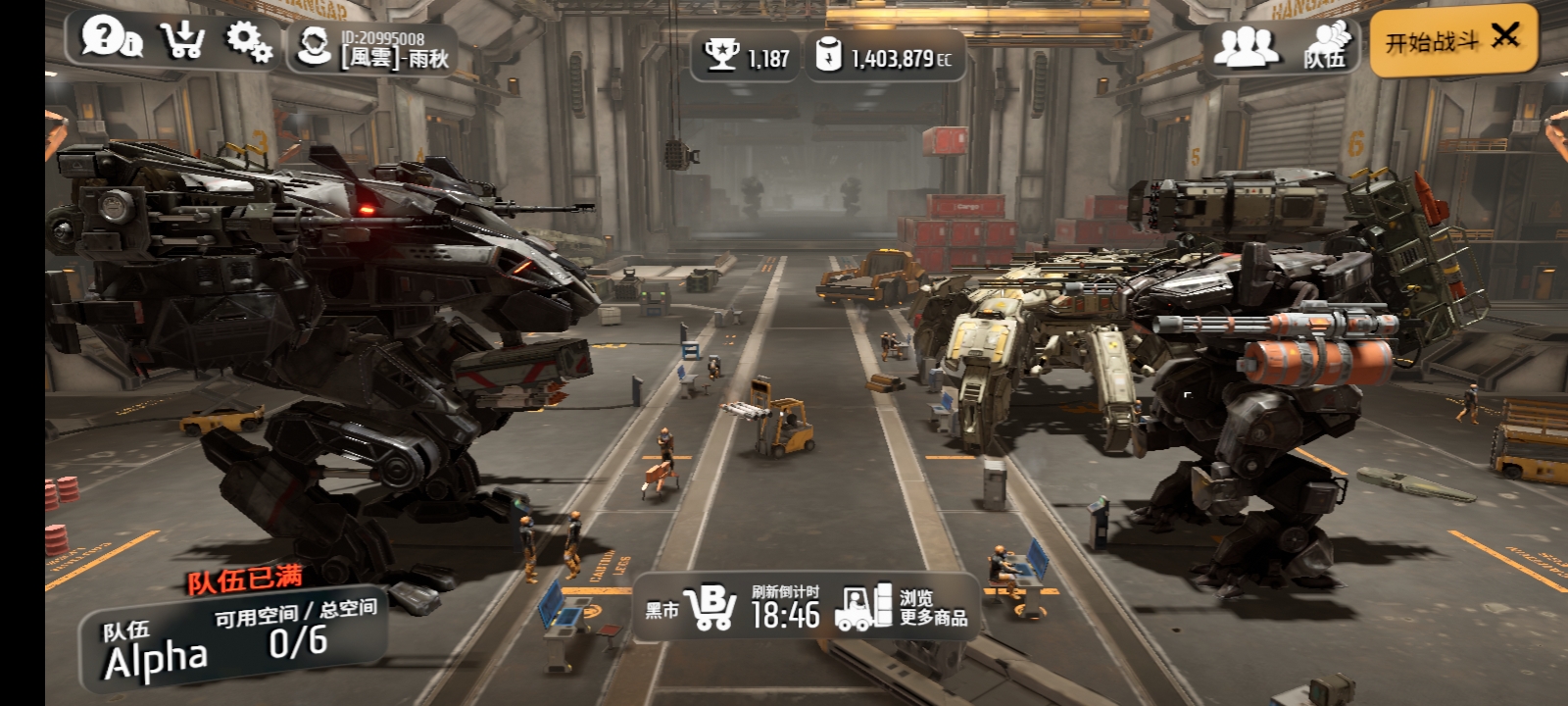View the player profile 風雲-雨秋
Viewport: 1568px width, 706px height.
(373, 48)
